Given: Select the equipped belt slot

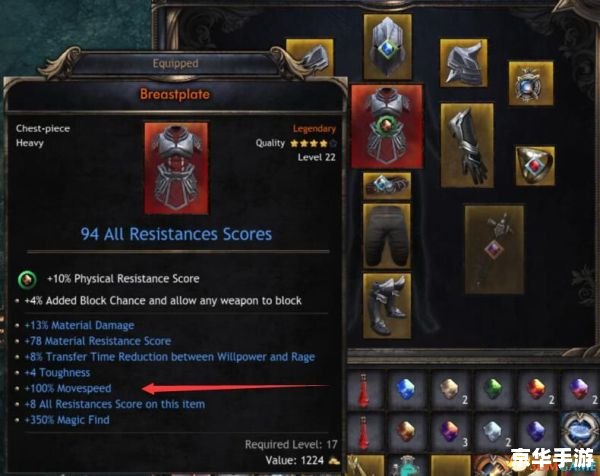Looking at the screenshot, I should (x=385, y=184).
